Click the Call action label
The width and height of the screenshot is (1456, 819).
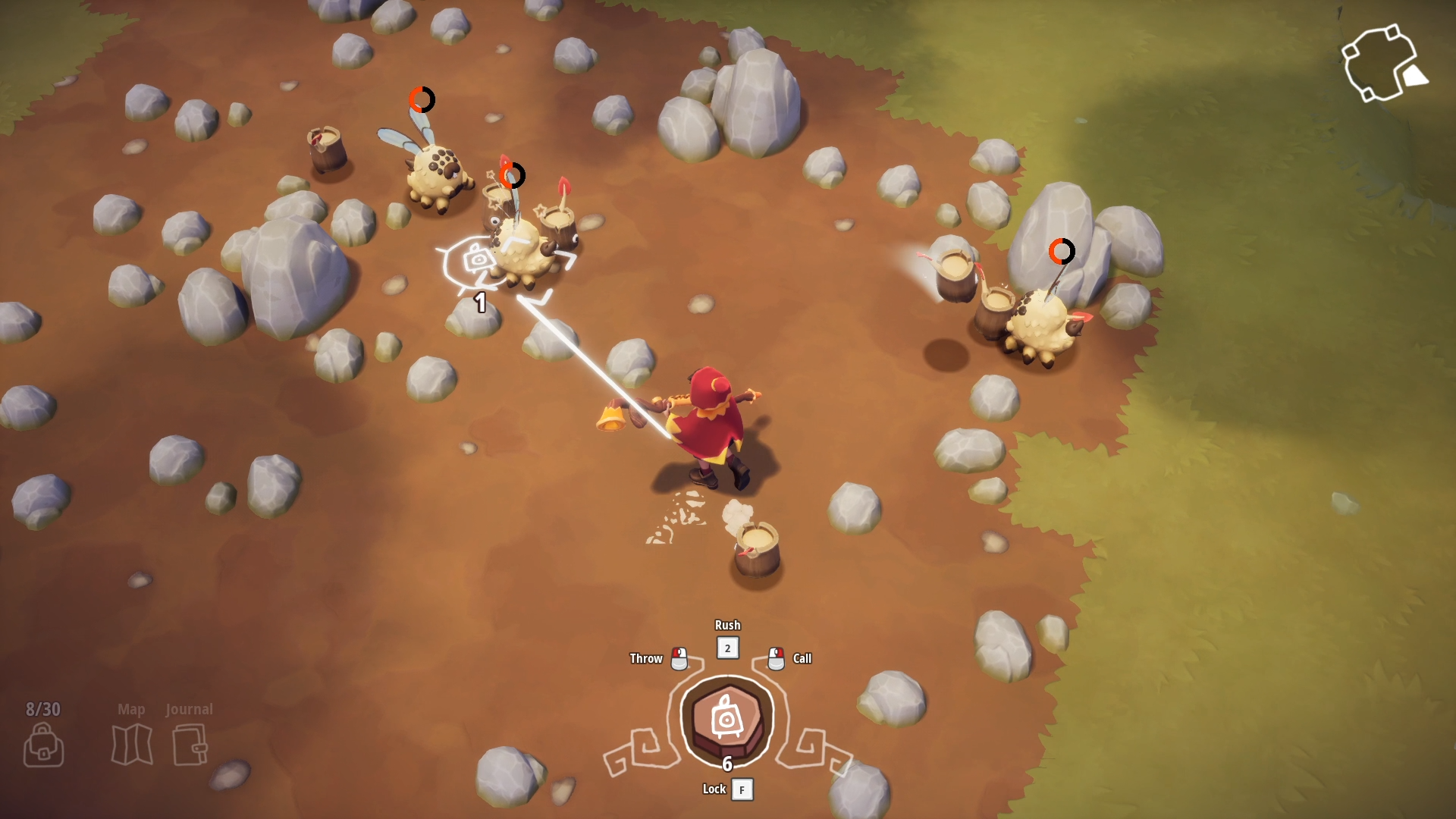[802, 658]
